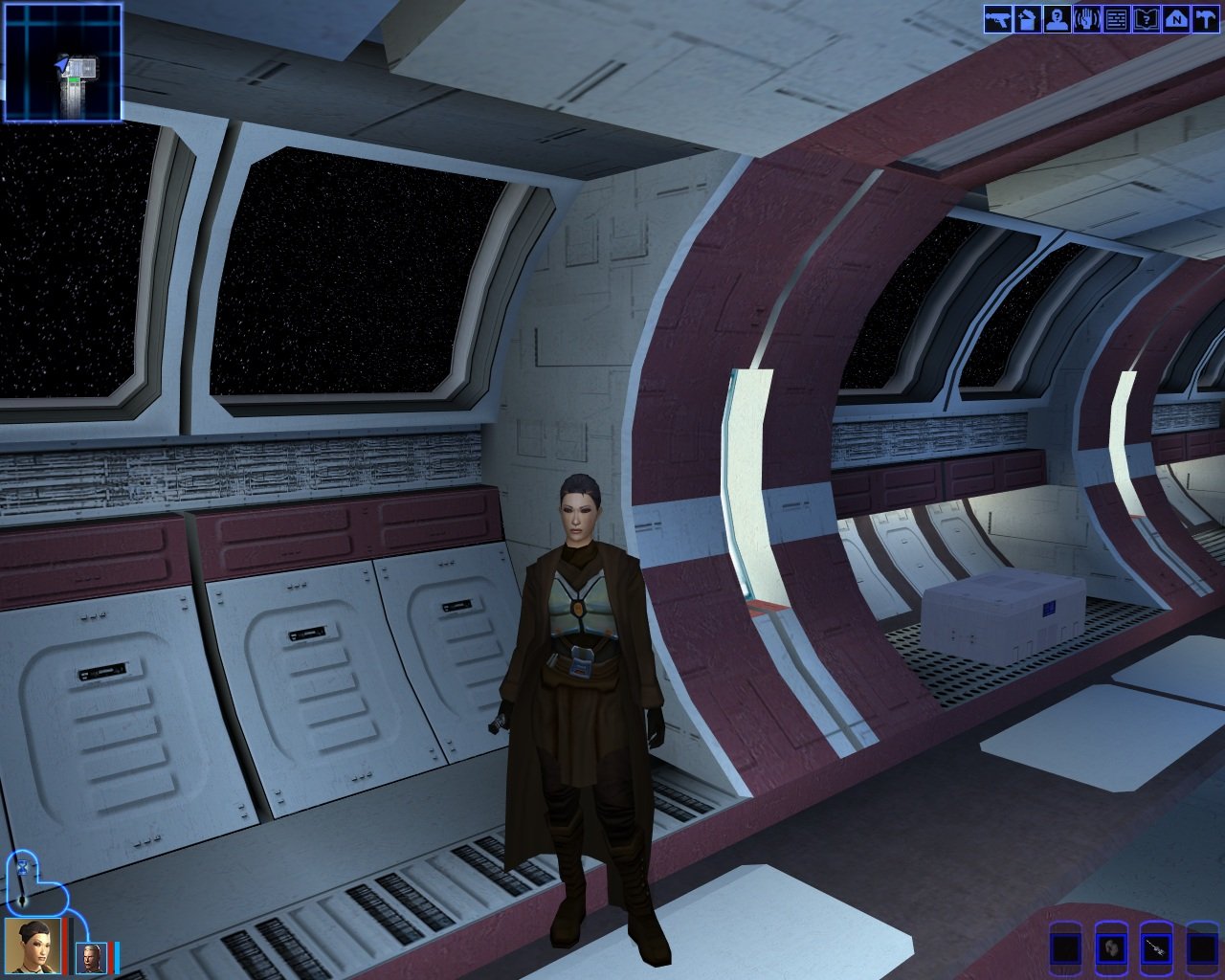Open the Equipment screen via blaster icon
Viewport: 1225px width, 980px height.
(998, 18)
